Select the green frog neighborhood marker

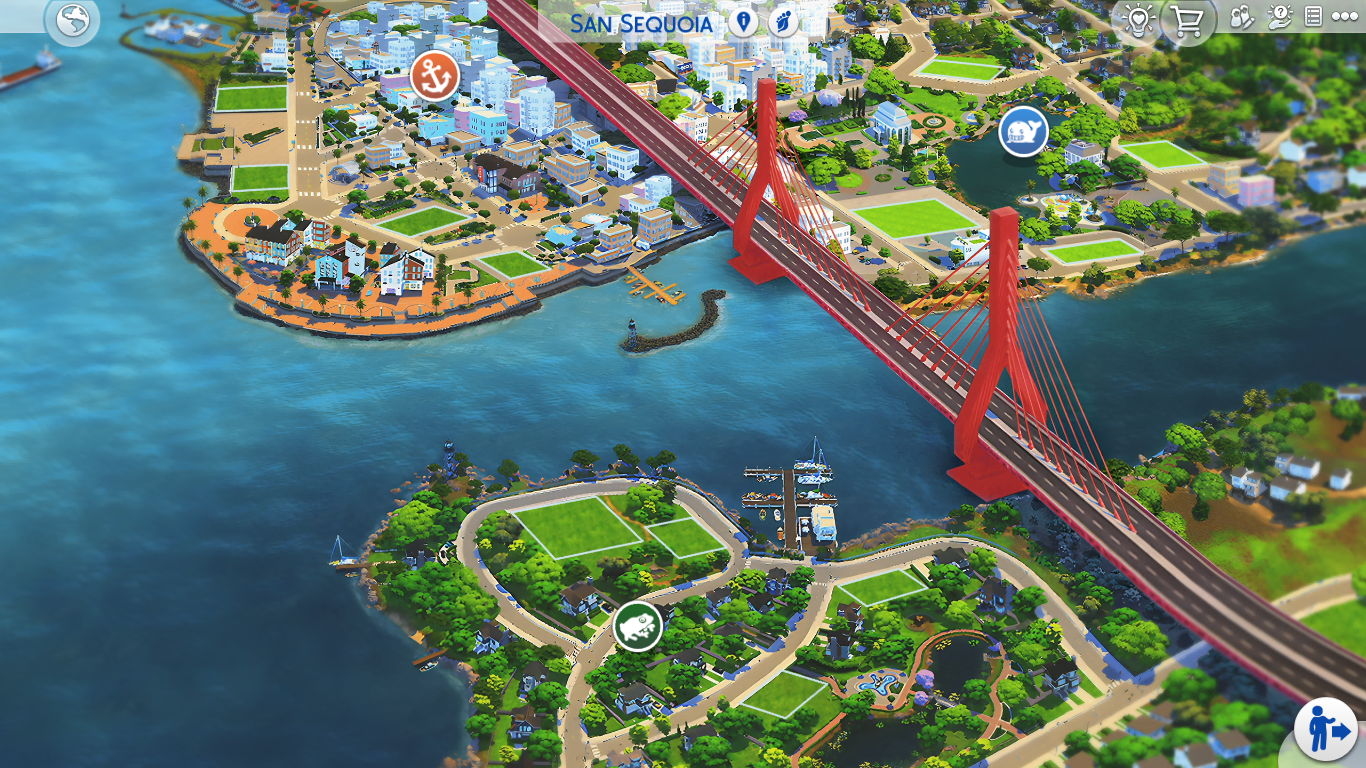(x=637, y=627)
